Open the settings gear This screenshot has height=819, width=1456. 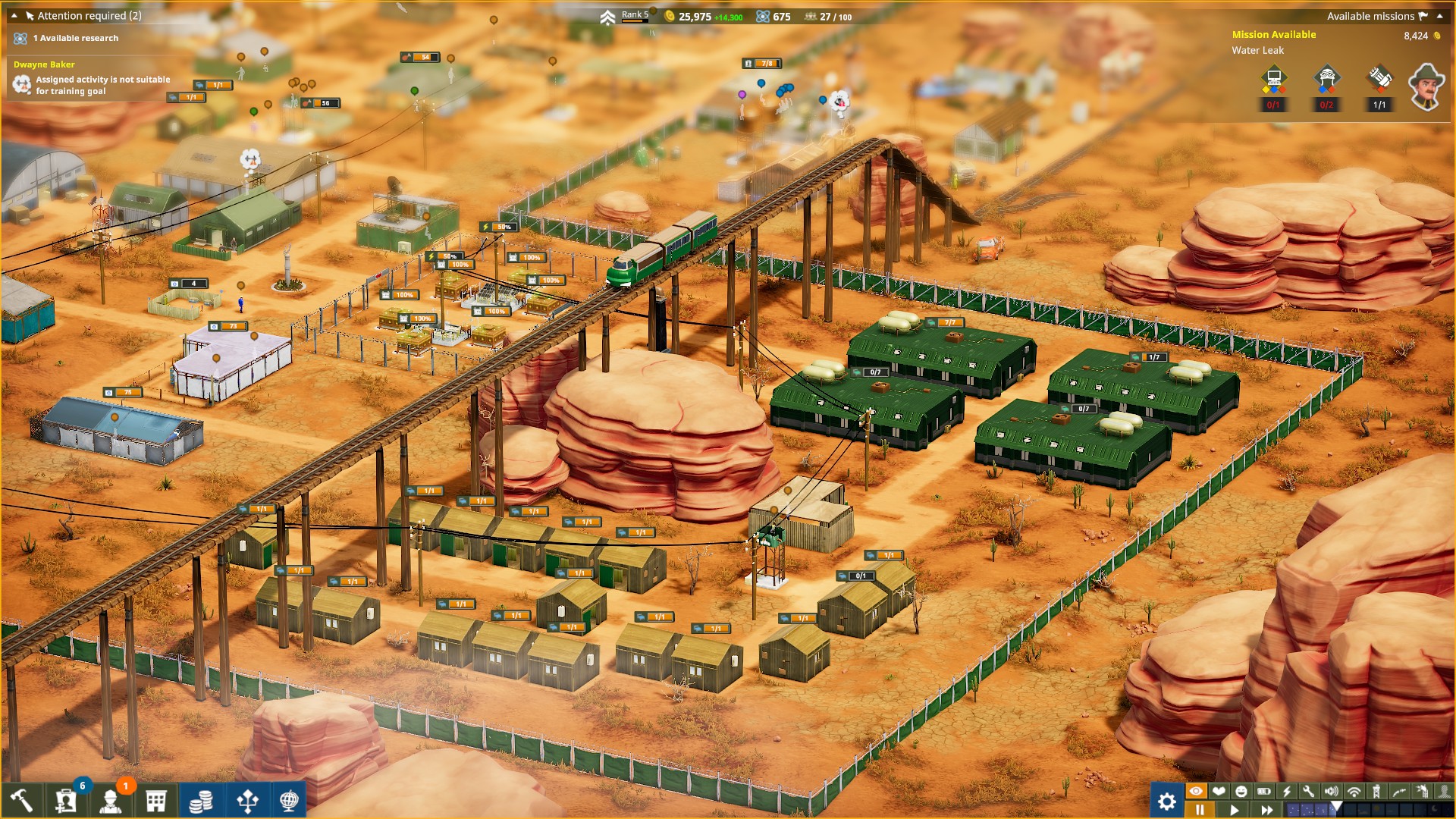(x=1166, y=800)
